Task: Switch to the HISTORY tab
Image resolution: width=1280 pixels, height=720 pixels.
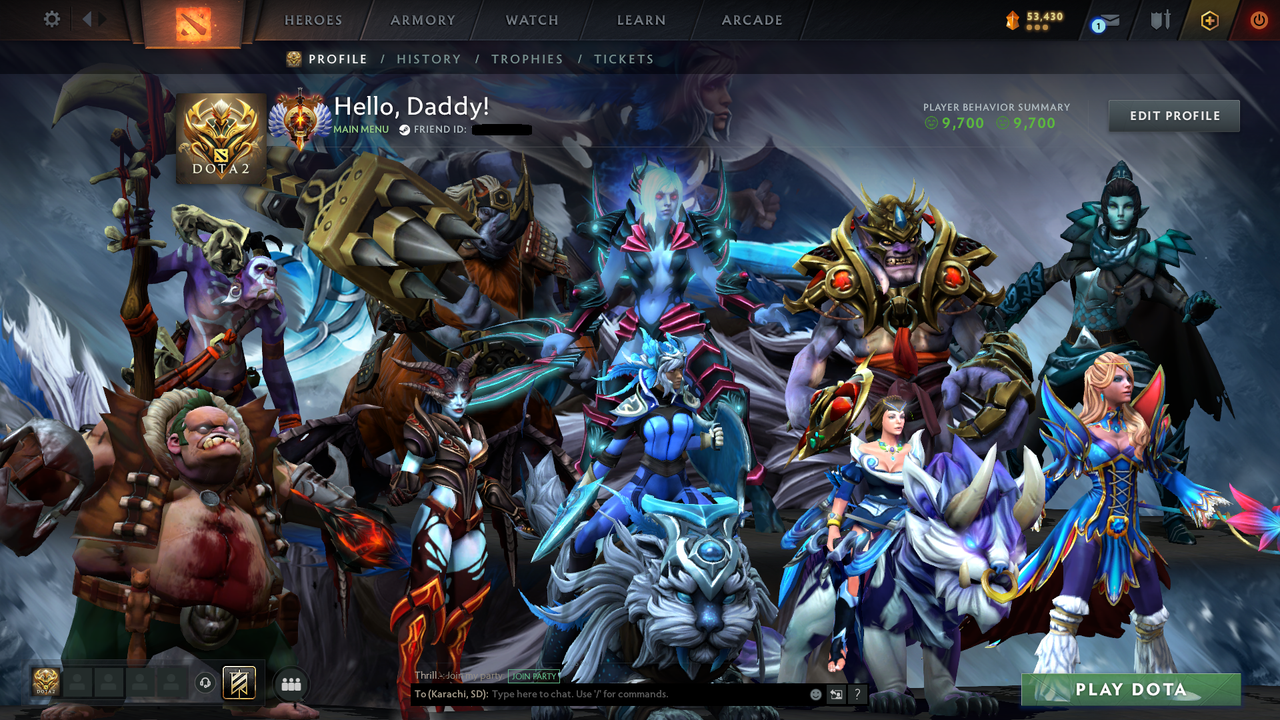Action: (428, 59)
